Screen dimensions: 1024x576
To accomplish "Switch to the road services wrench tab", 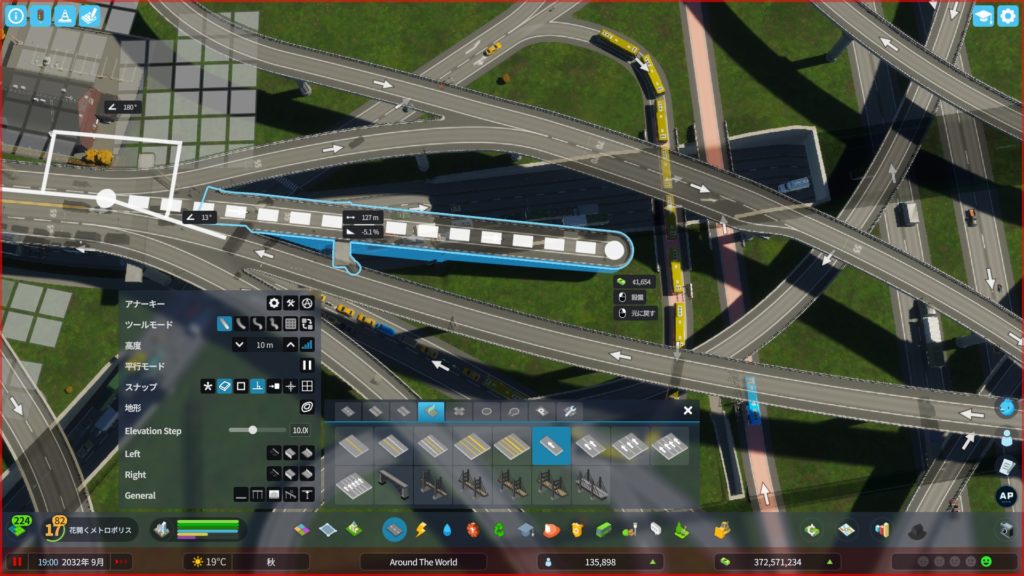I will (x=569, y=411).
